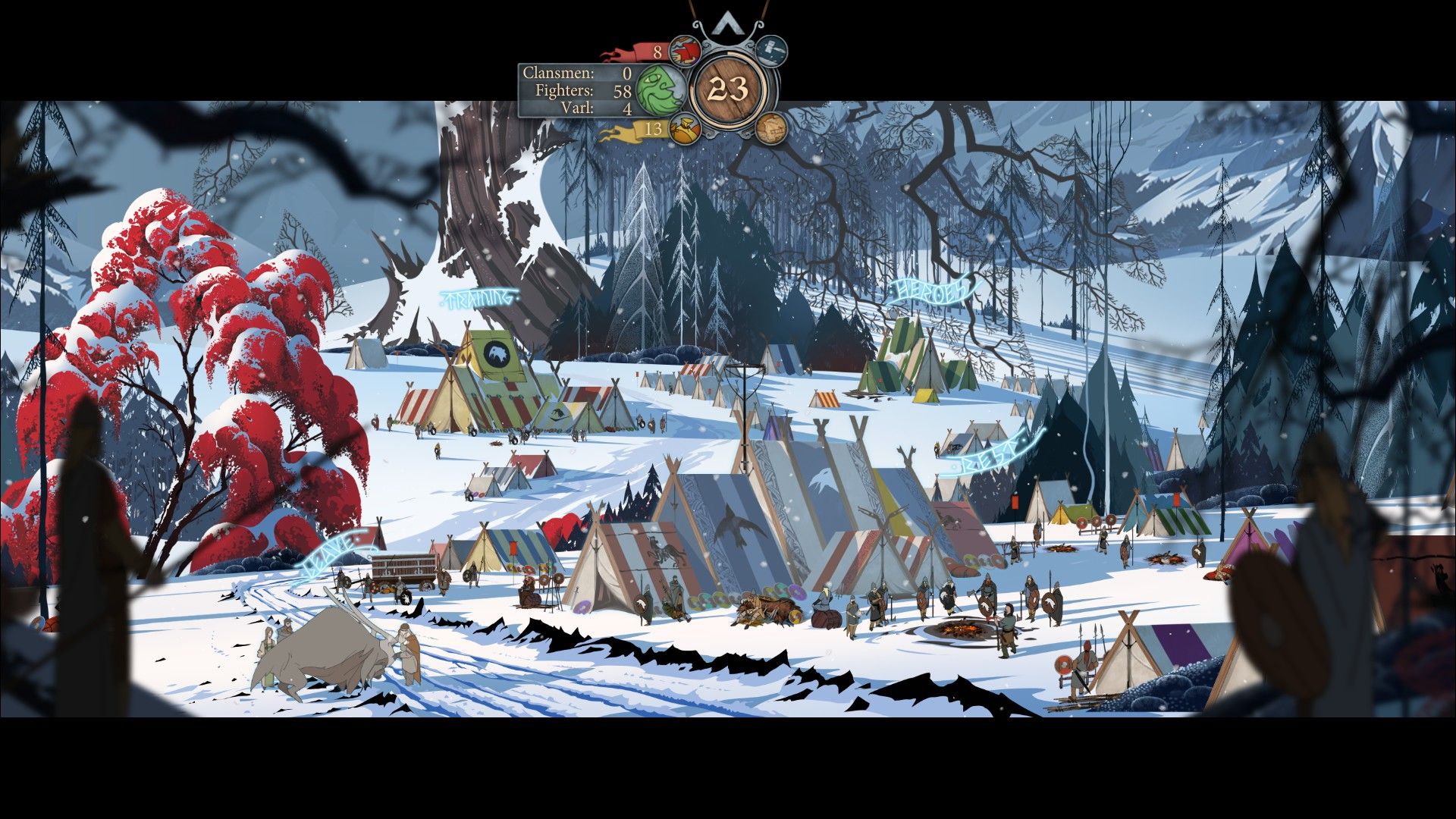Enter the Training tent label
The width and height of the screenshot is (1456, 819).
tap(479, 298)
